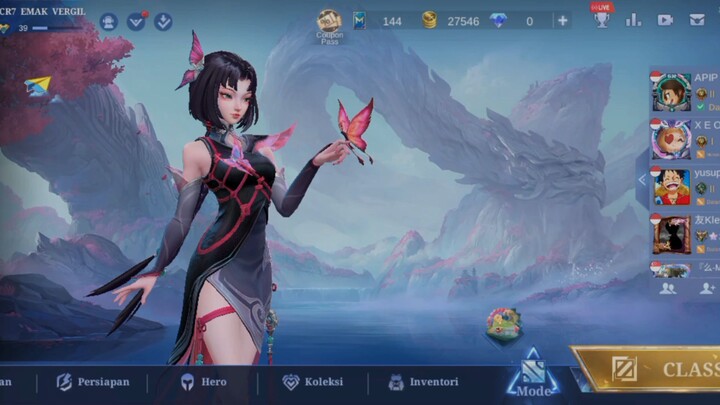The image size is (720, 405).
Task: Open the Coupon Pass
Action: 330,24
